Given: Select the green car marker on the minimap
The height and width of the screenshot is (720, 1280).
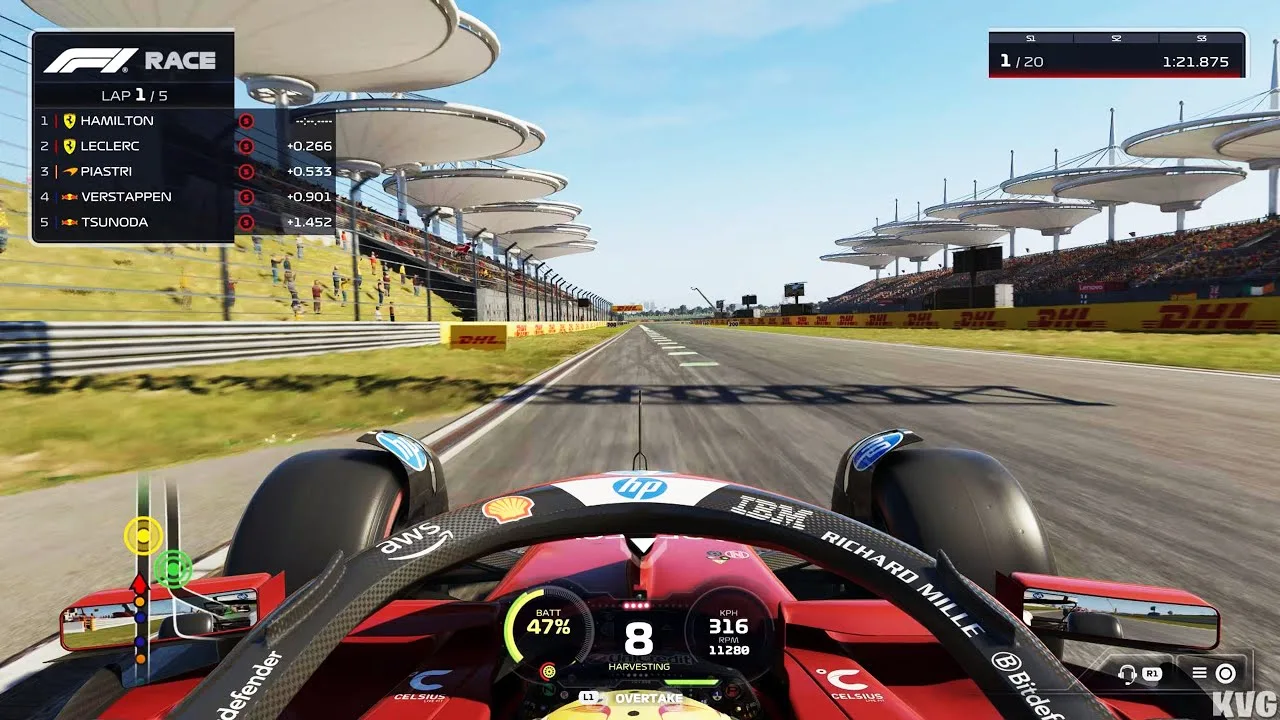Looking at the screenshot, I should click(x=172, y=568).
